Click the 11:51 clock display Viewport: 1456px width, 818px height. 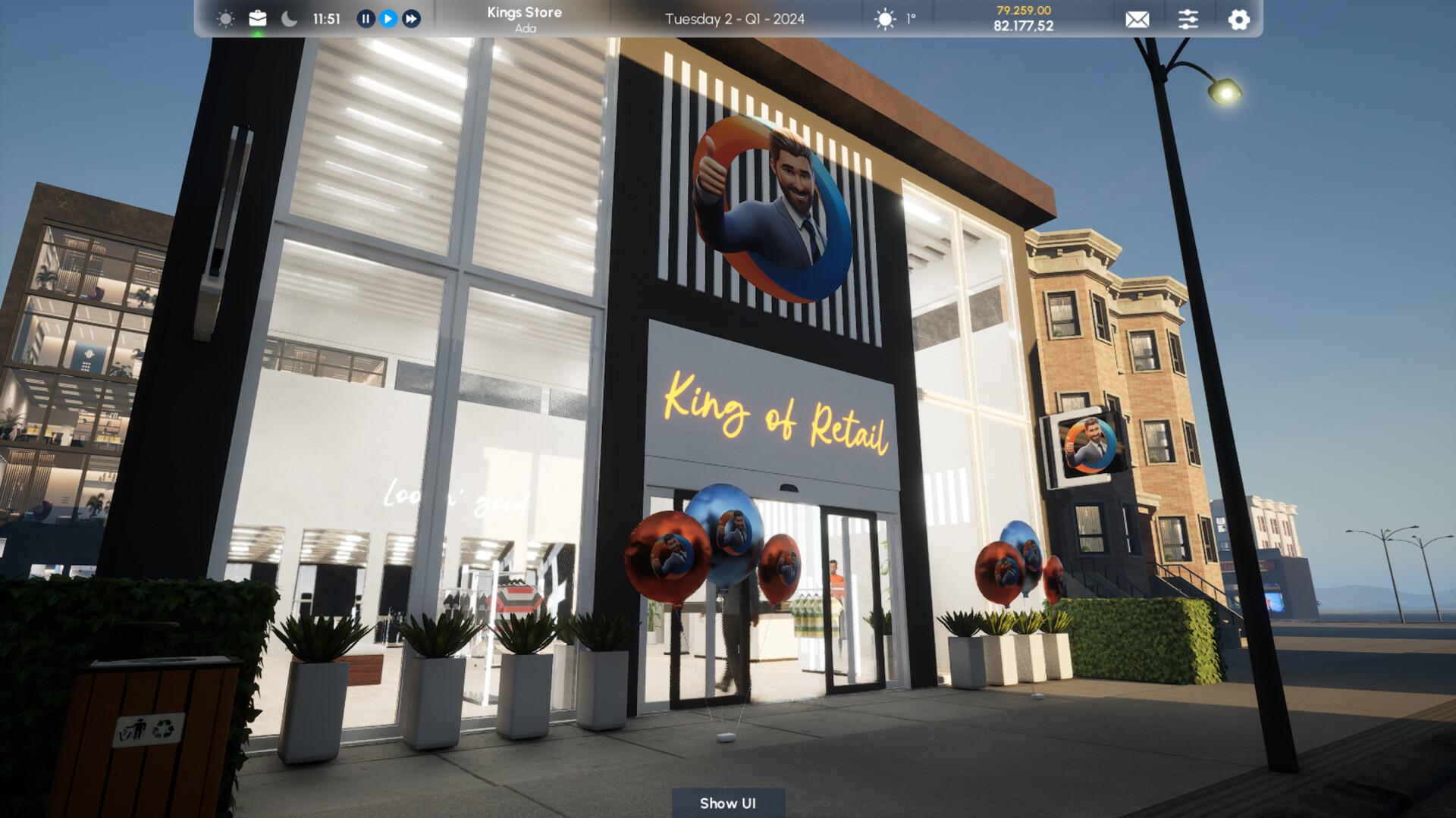[x=326, y=18]
